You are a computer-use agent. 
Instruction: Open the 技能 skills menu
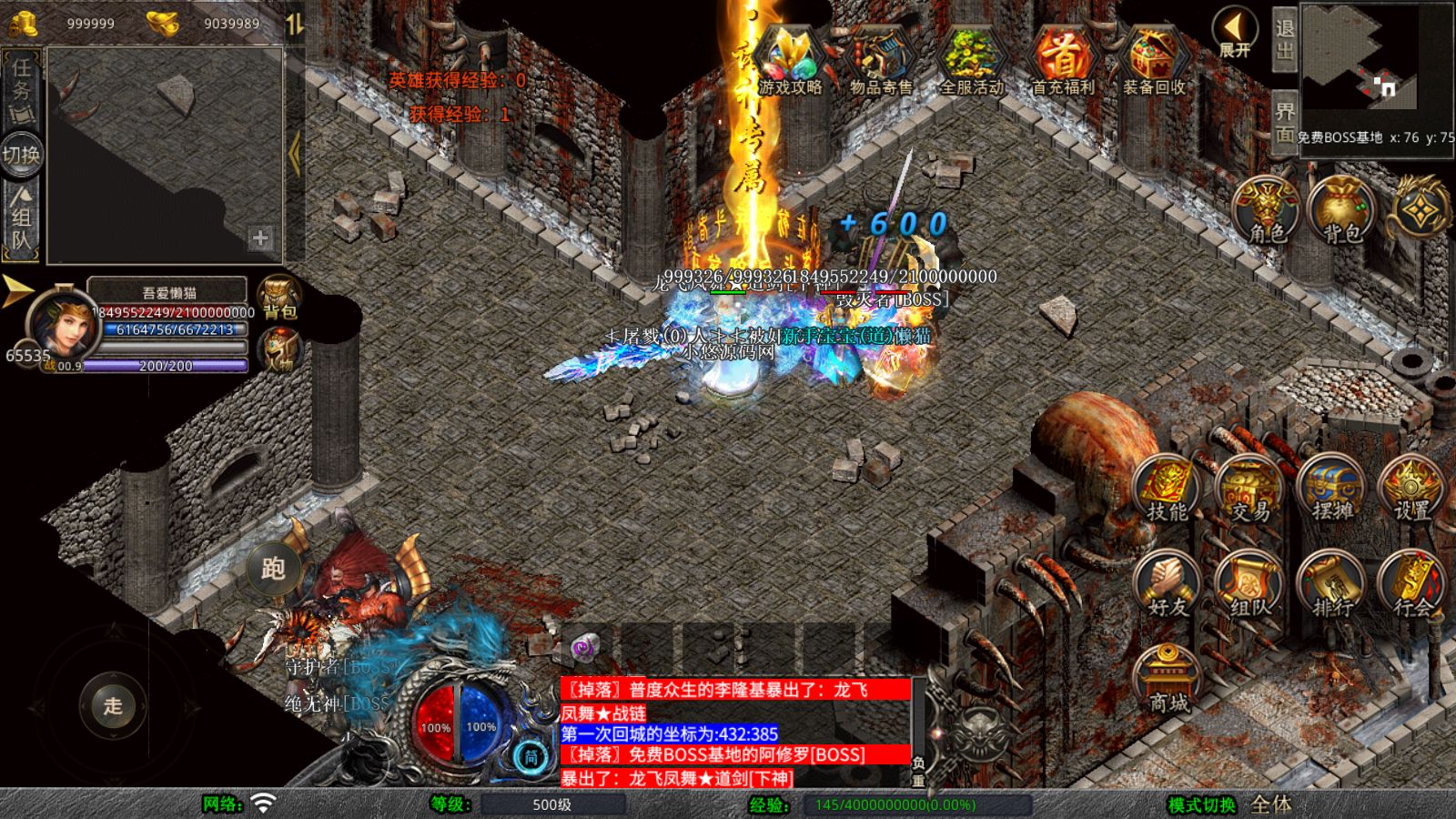tap(1167, 491)
